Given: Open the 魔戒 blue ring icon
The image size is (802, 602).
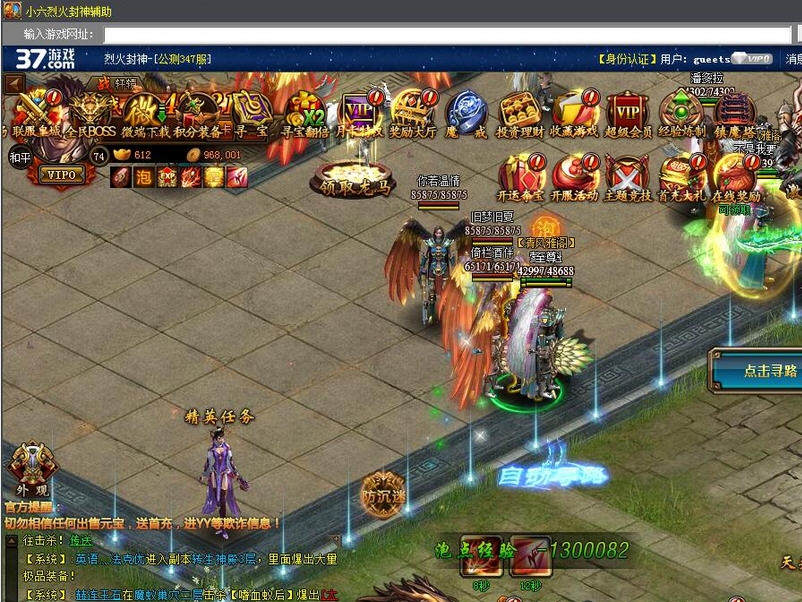Looking at the screenshot, I should (x=465, y=110).
